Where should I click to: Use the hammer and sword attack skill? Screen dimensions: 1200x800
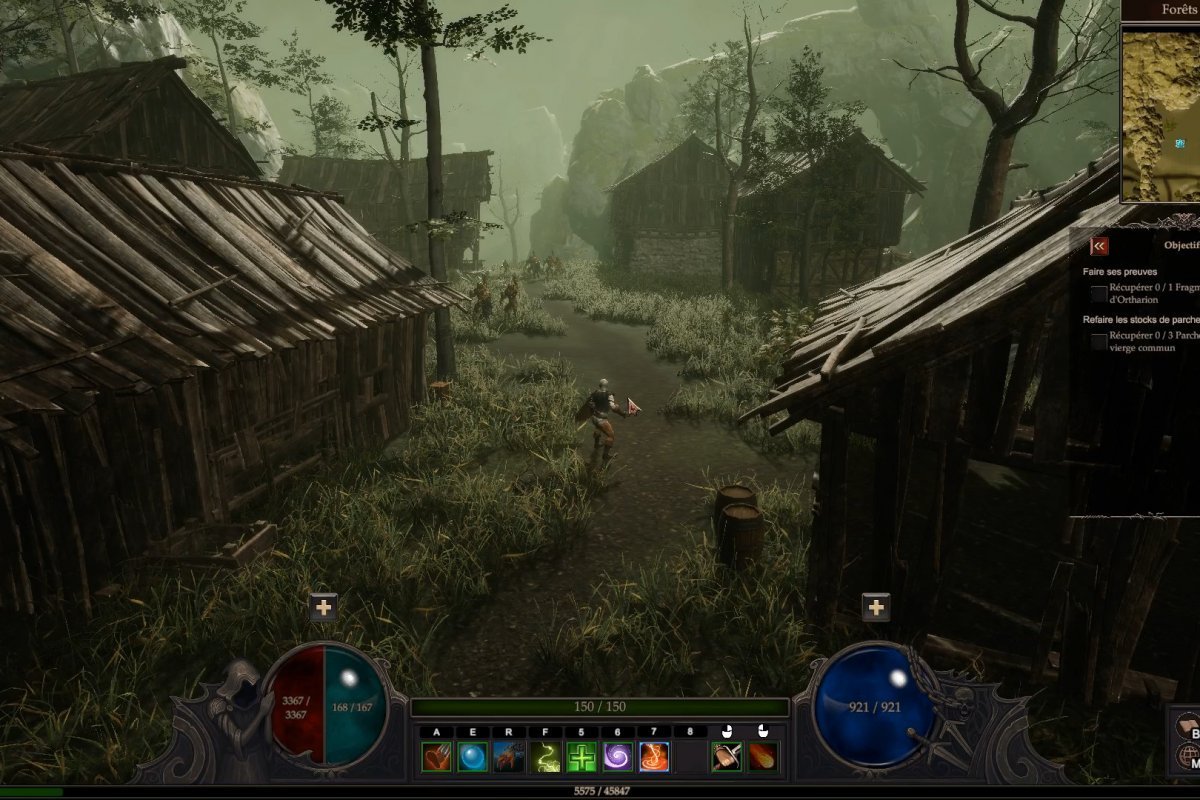pyautogui.click(x=727, y=757)
